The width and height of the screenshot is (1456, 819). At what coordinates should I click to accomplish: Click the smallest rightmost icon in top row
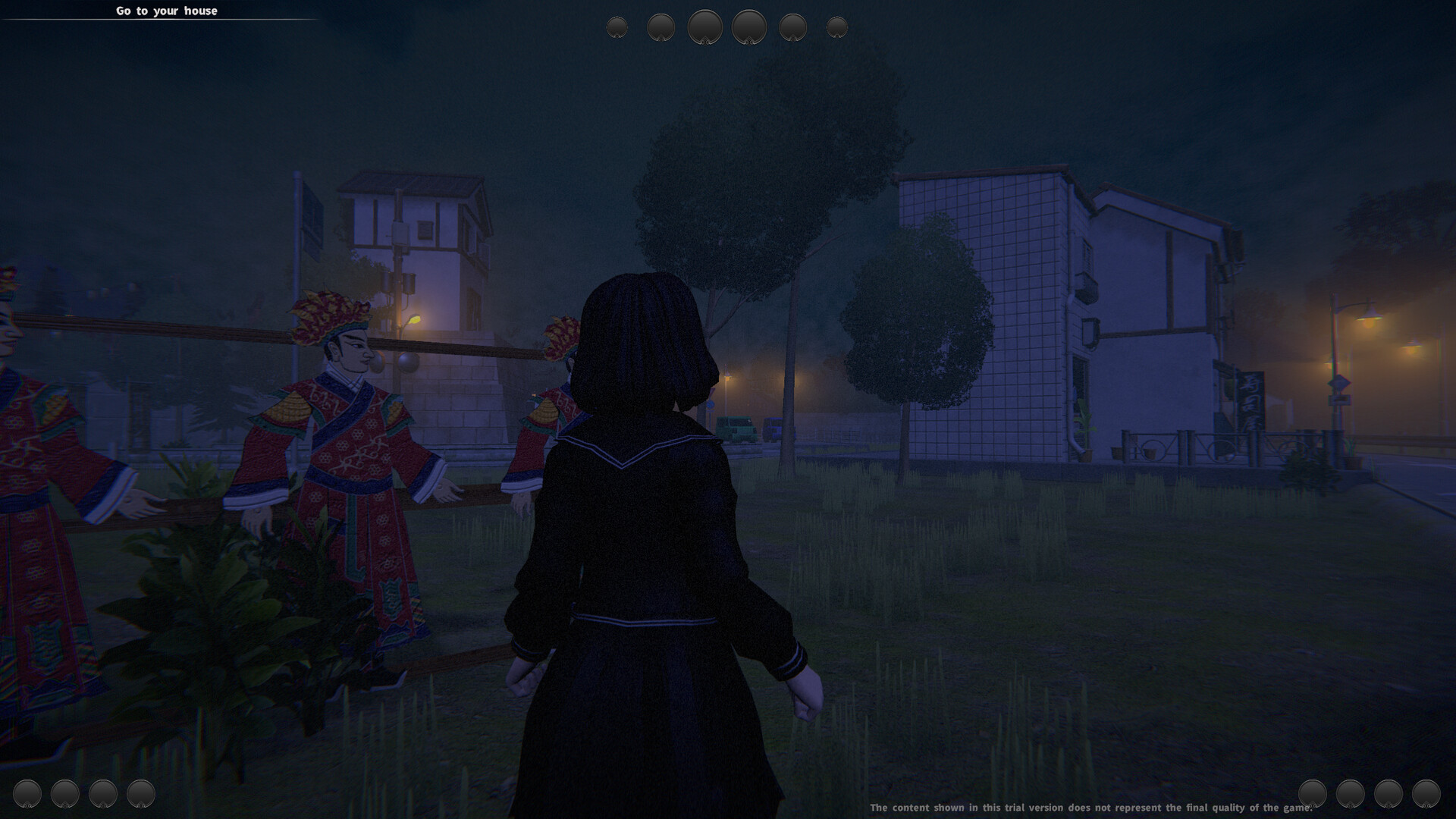click(x=837, y=27)
